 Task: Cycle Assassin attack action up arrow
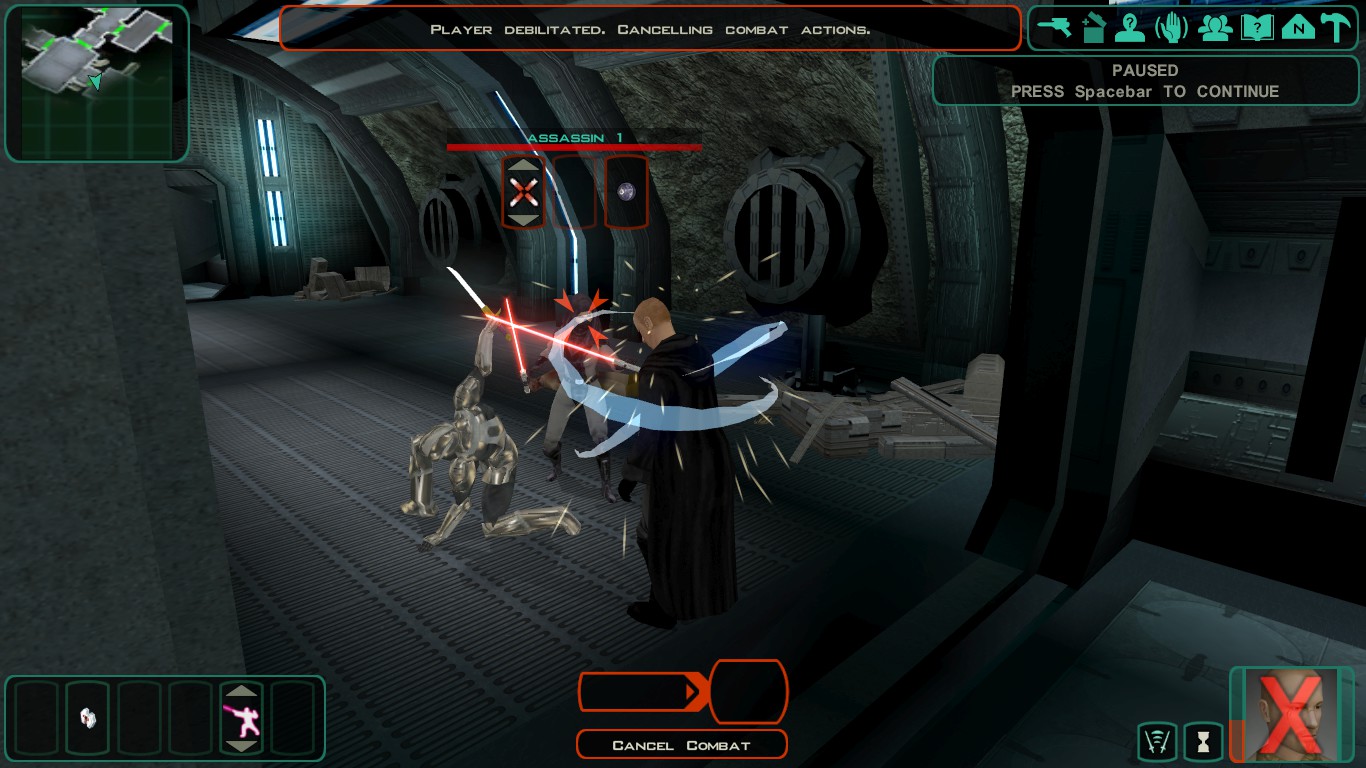tap(523, 165)
